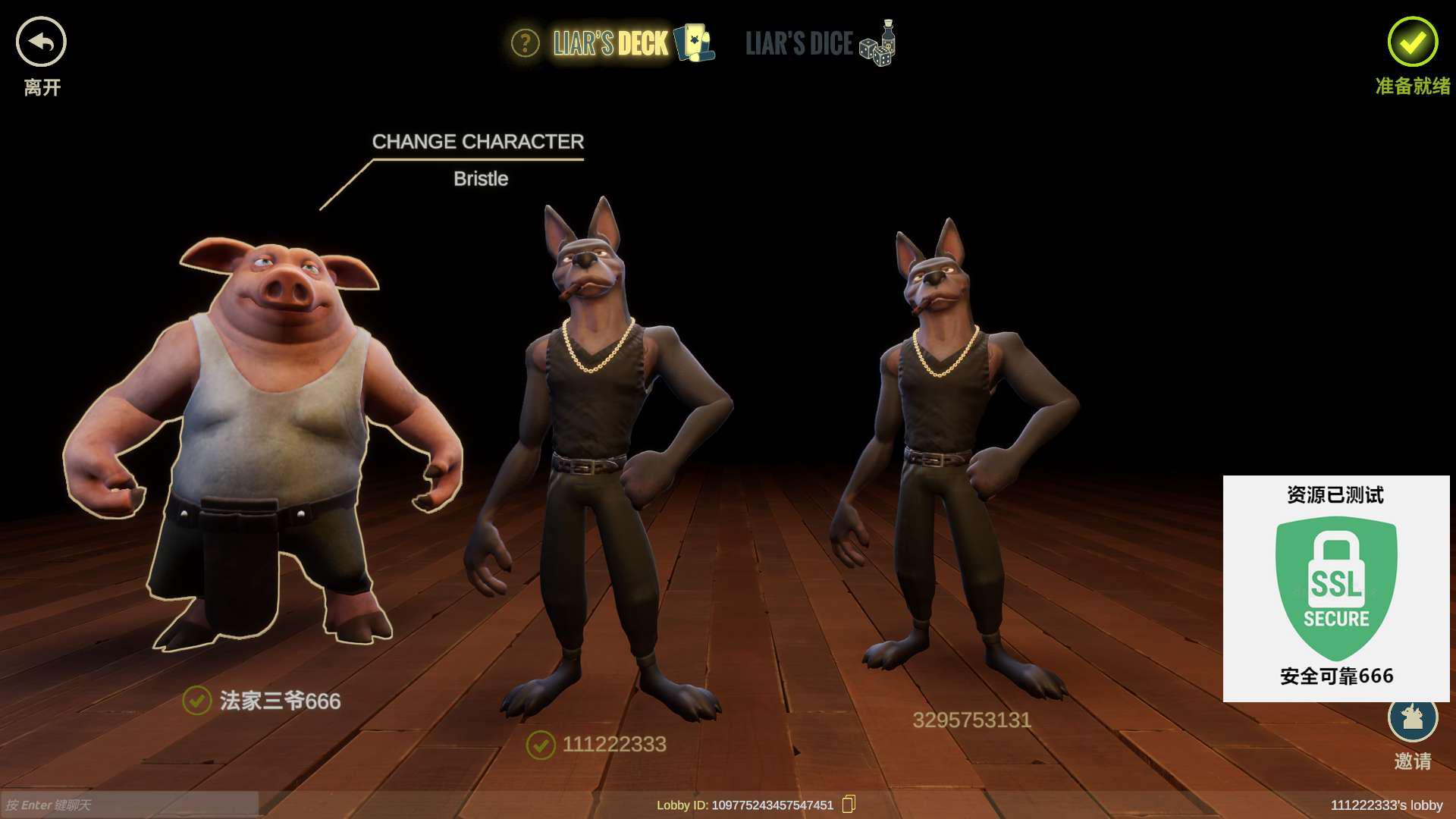Image resolution: width=1456 pixels, height=819 pixels.
Task: Focus the Enter chat input box
Action: click(129, 805)
